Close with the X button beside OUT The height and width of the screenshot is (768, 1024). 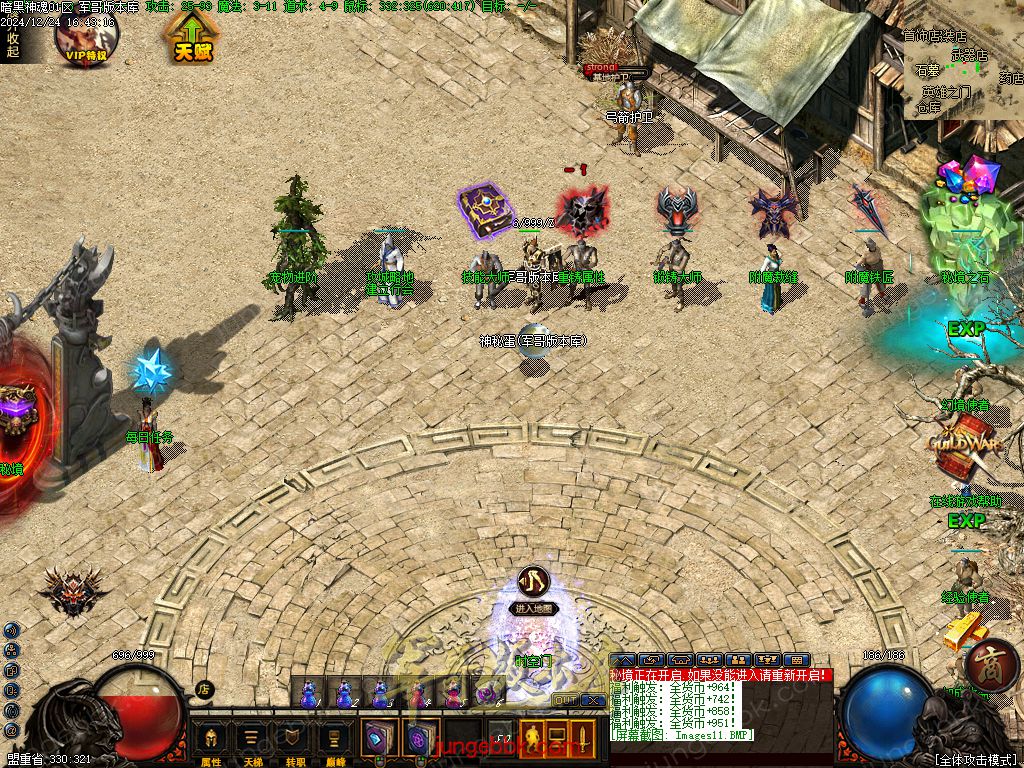pyautogui.click(x=592, y=700)
